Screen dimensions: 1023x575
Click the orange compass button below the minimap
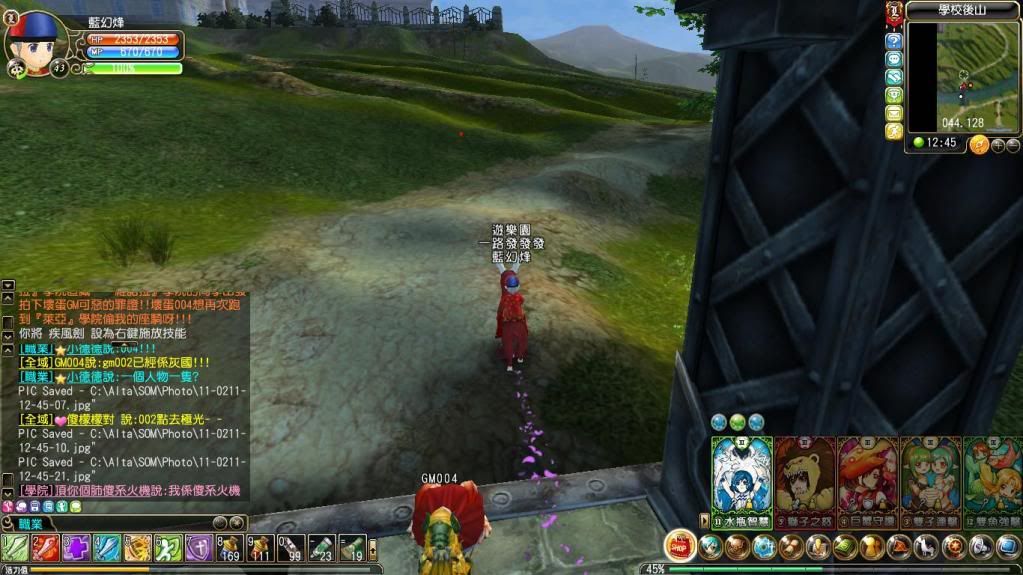coord(979,145)
